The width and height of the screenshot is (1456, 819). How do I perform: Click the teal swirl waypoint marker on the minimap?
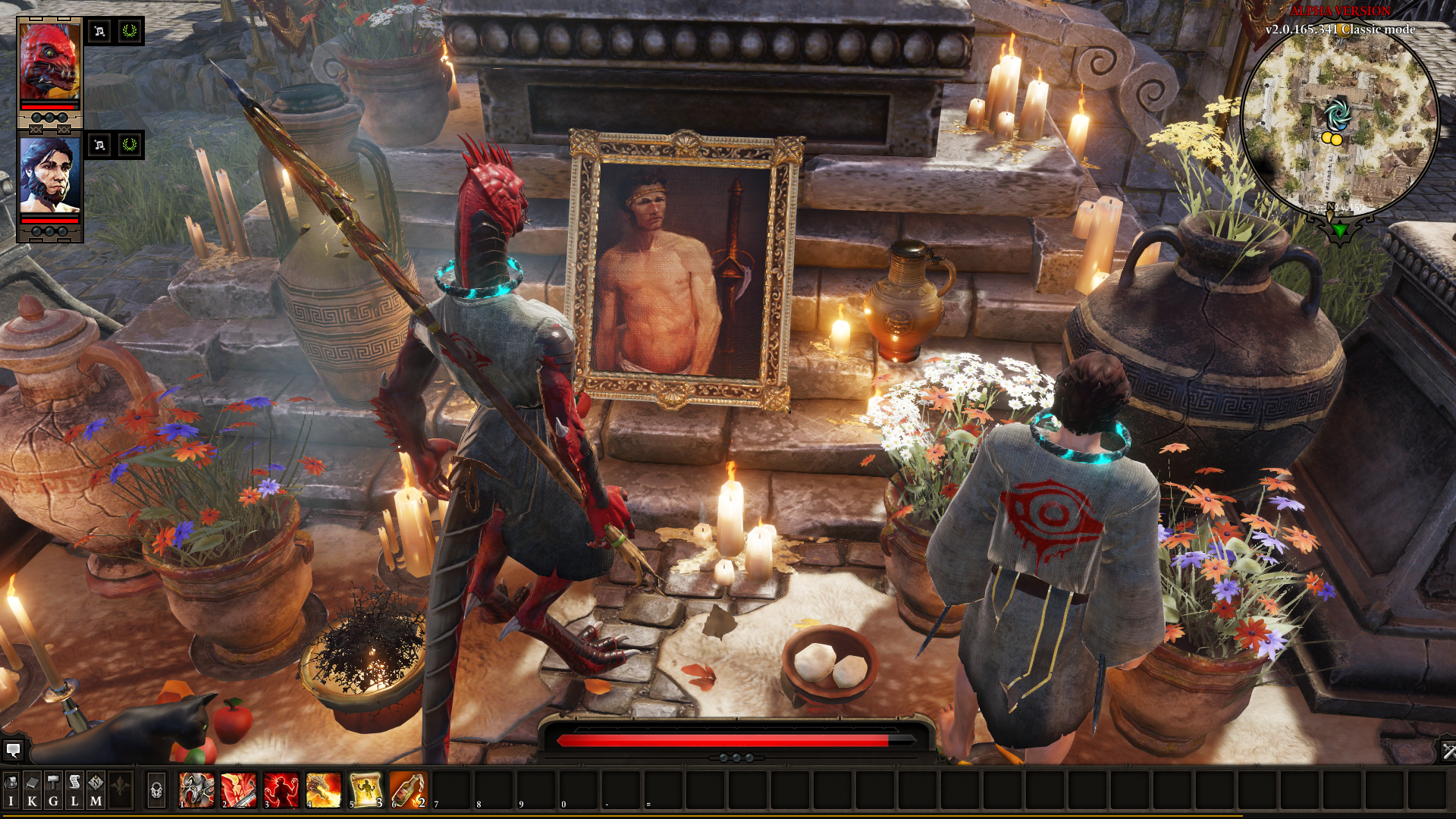coord(1337,114)
